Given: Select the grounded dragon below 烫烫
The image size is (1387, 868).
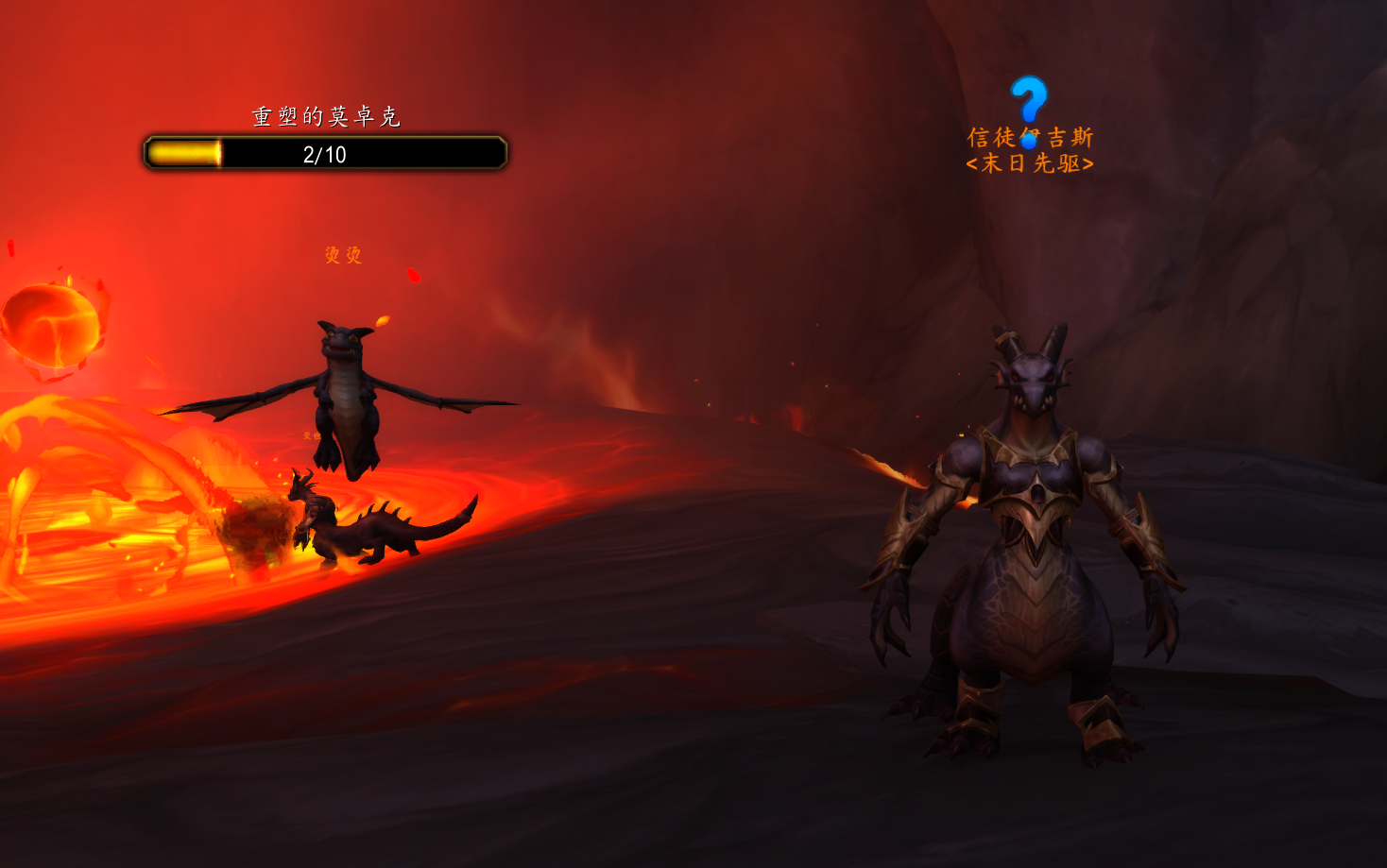Looking at the screenshot, I should click(378, 524).
